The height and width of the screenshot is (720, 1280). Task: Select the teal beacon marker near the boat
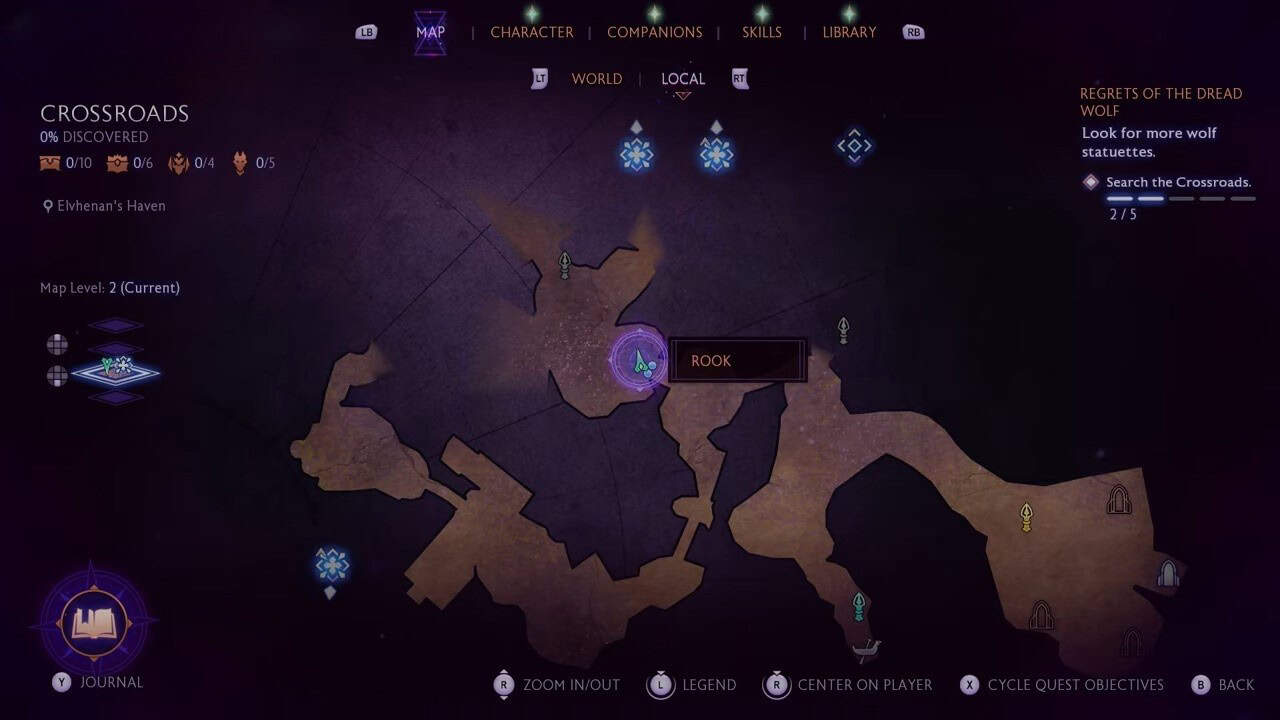point(858,605)
